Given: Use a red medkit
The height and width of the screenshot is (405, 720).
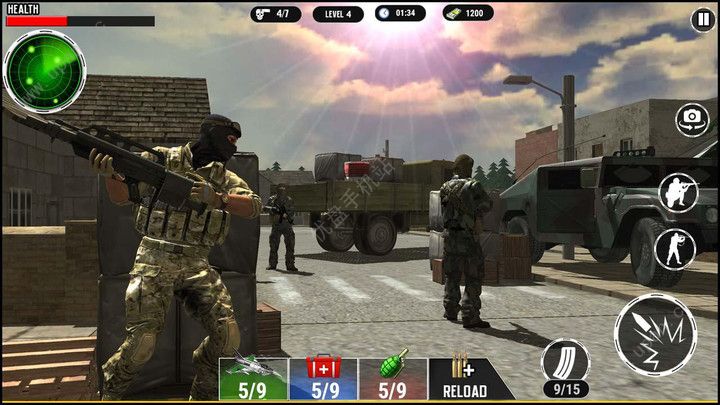Looking at the screenshot, I should [323, 379].
